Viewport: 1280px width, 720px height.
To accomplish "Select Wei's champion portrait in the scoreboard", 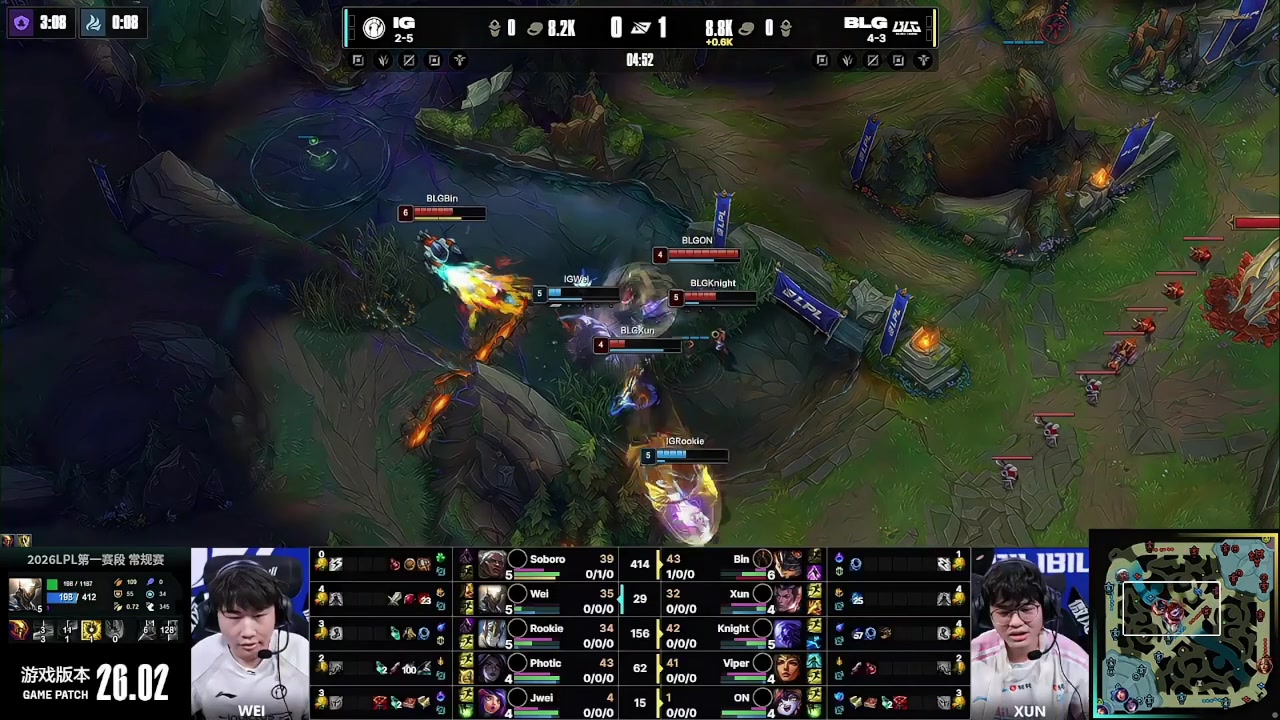I will coord(491,598).
